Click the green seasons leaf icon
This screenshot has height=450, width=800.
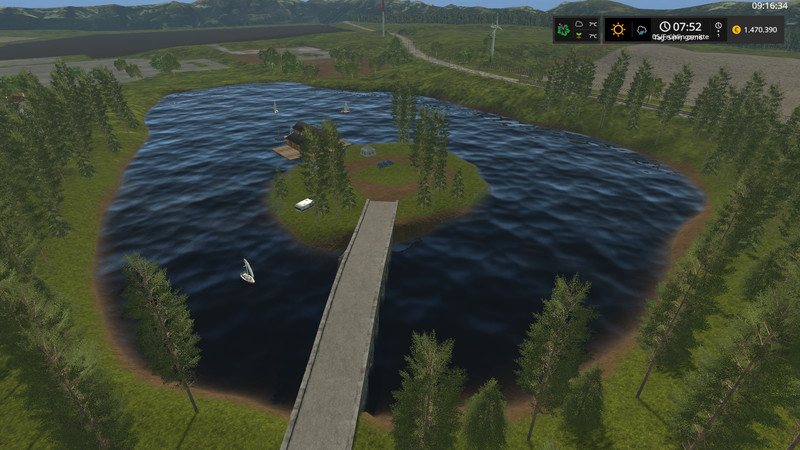tap(566, 30)
